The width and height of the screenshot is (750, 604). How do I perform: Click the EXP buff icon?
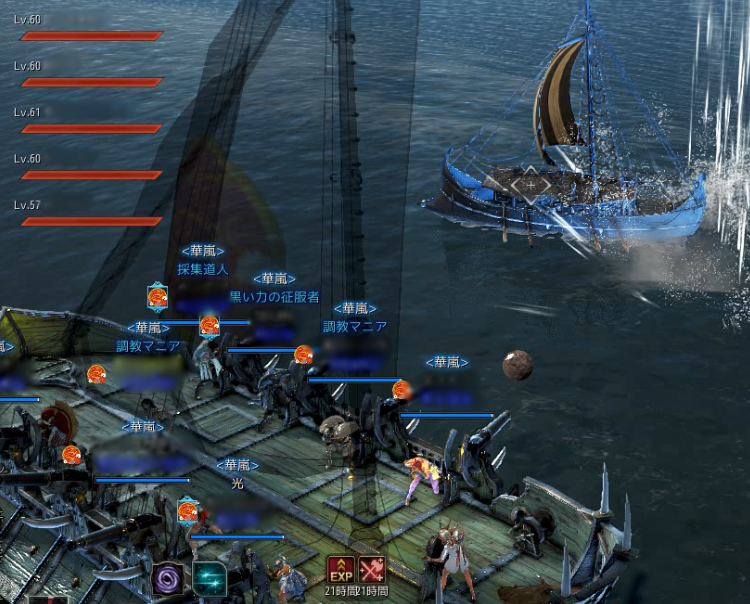(x=340, y=569)
